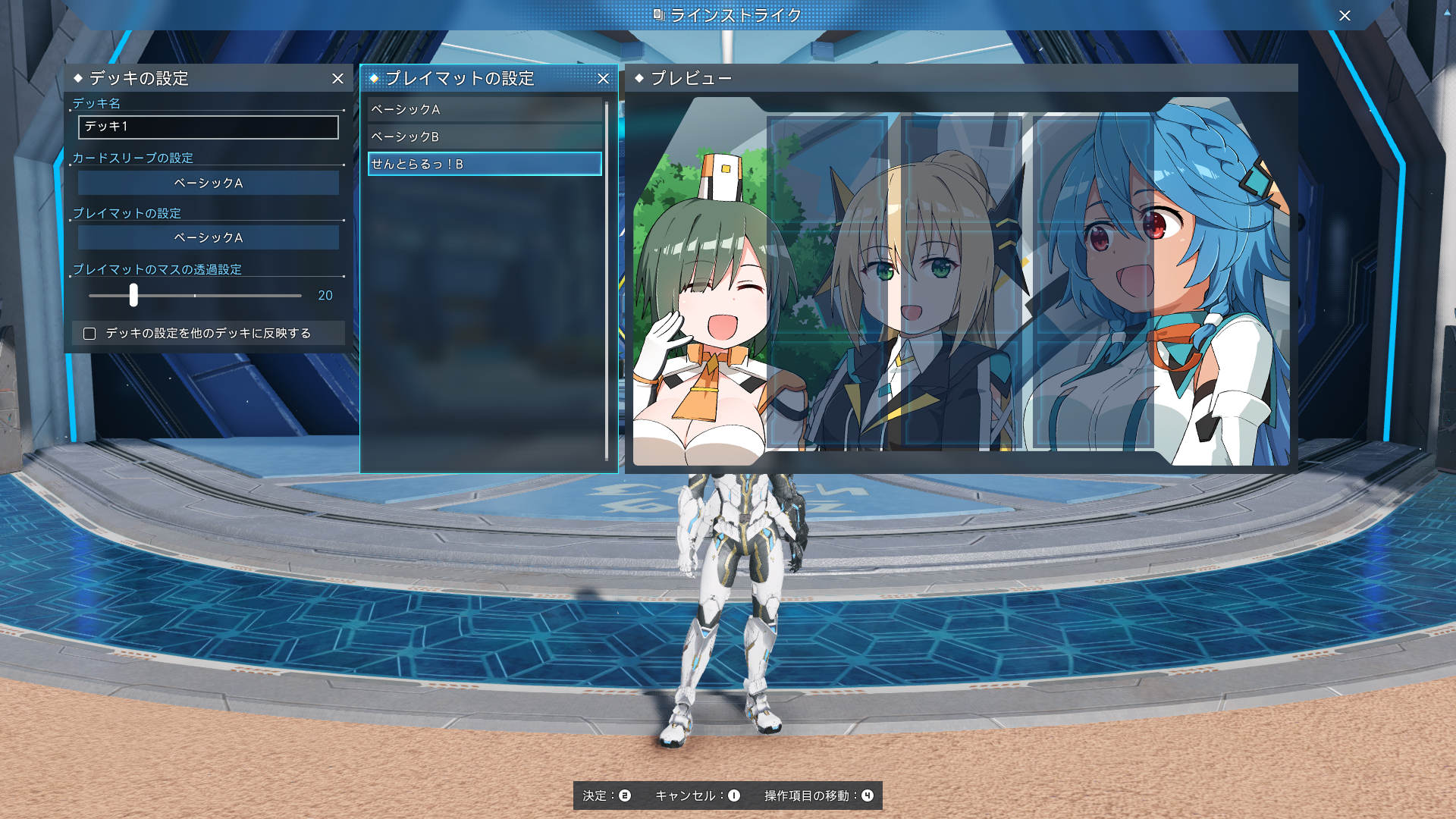Select ベーシックA in the playmat list
Screen dimensions: 1456x819
click(484, 110)
